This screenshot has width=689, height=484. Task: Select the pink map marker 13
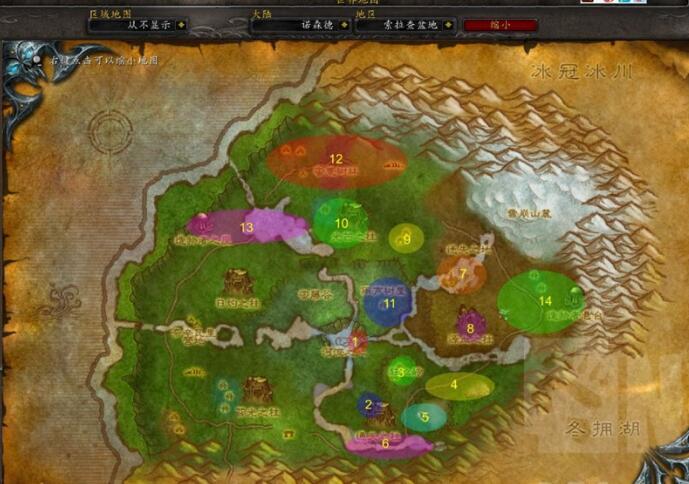[x=246, y=227]
